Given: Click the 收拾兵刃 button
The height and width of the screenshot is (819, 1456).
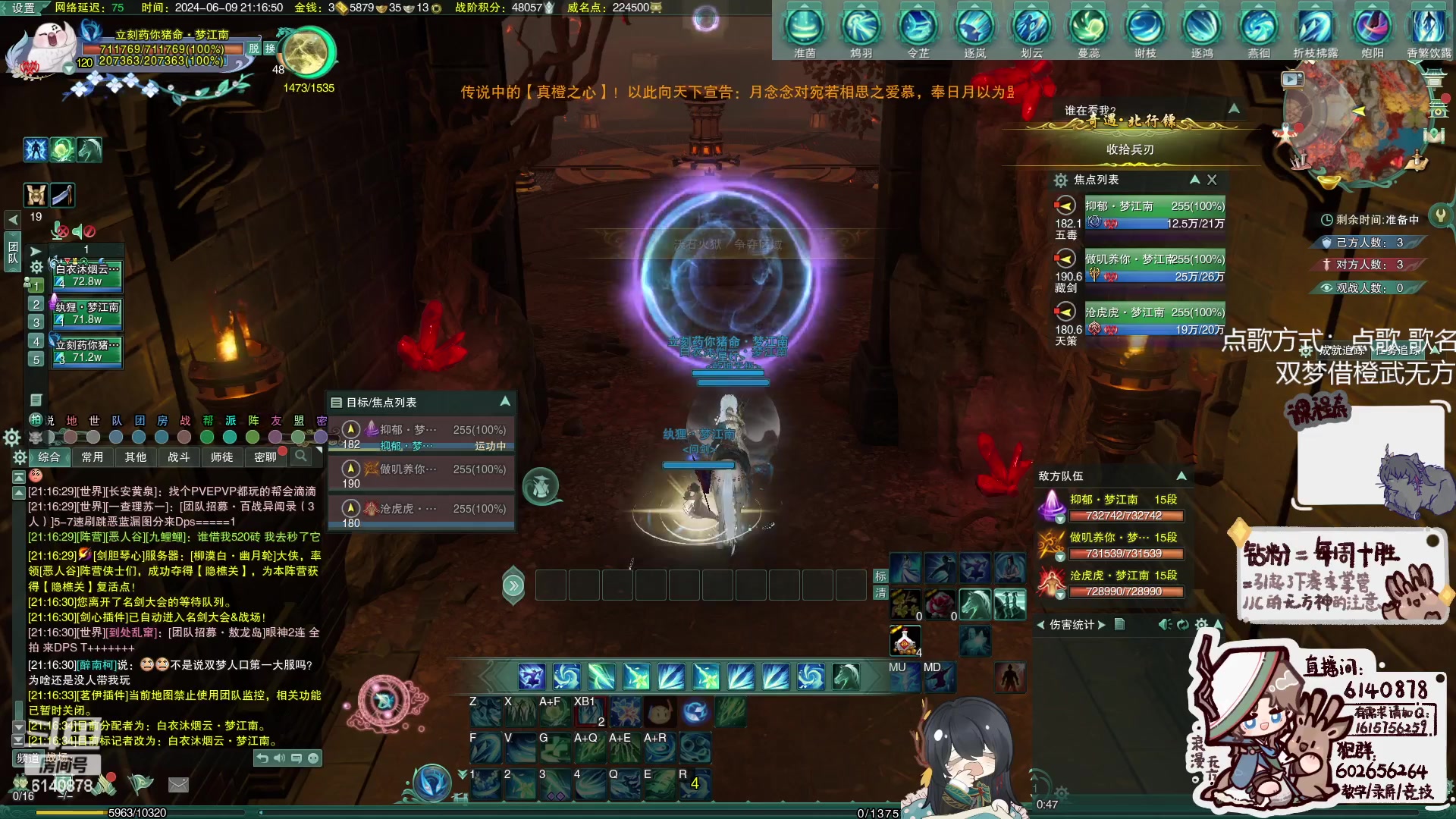Looking at the screenshot, I should tap(1129, 149).
